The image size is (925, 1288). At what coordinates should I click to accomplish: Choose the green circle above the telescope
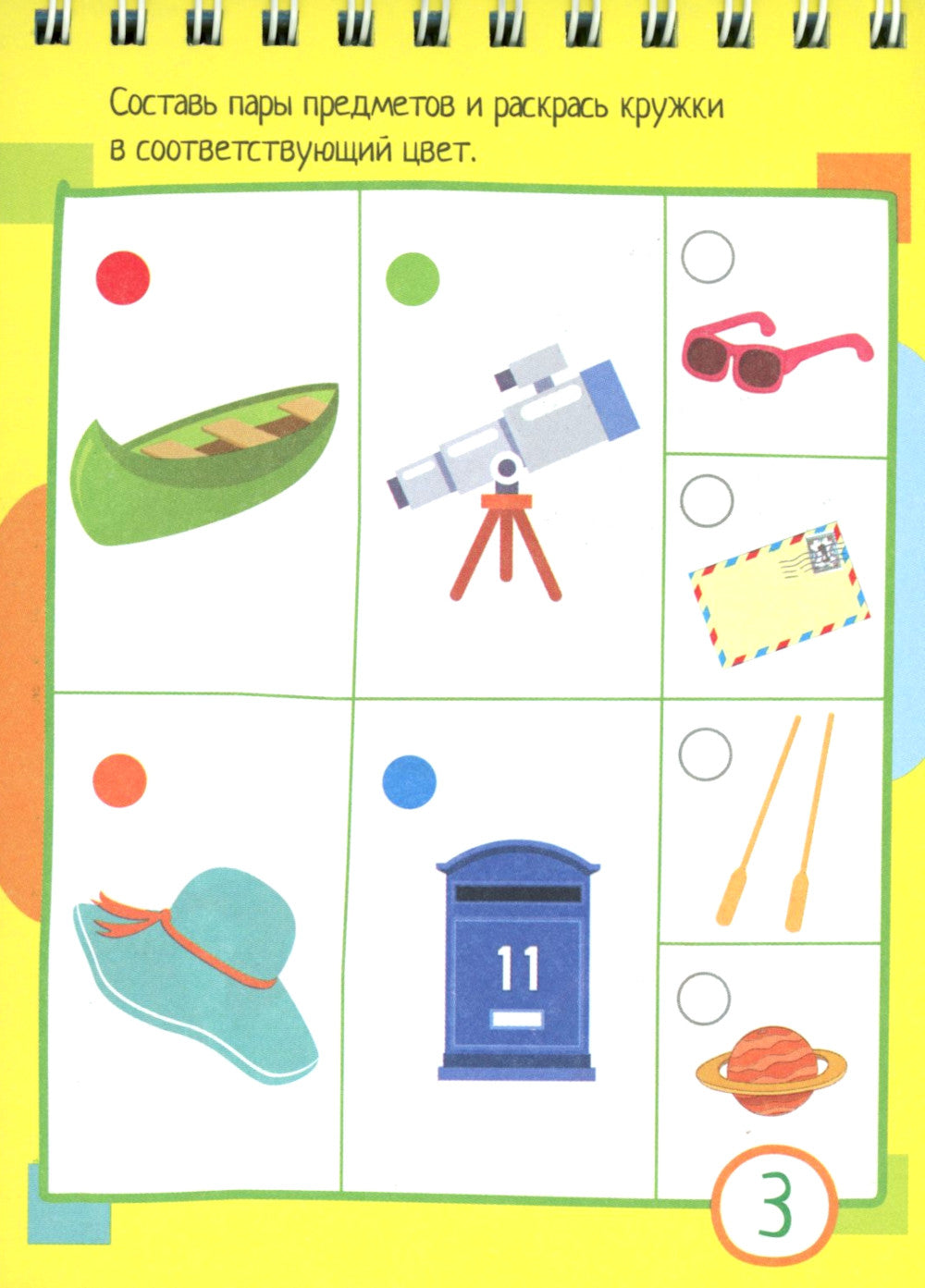click(412, 278)
